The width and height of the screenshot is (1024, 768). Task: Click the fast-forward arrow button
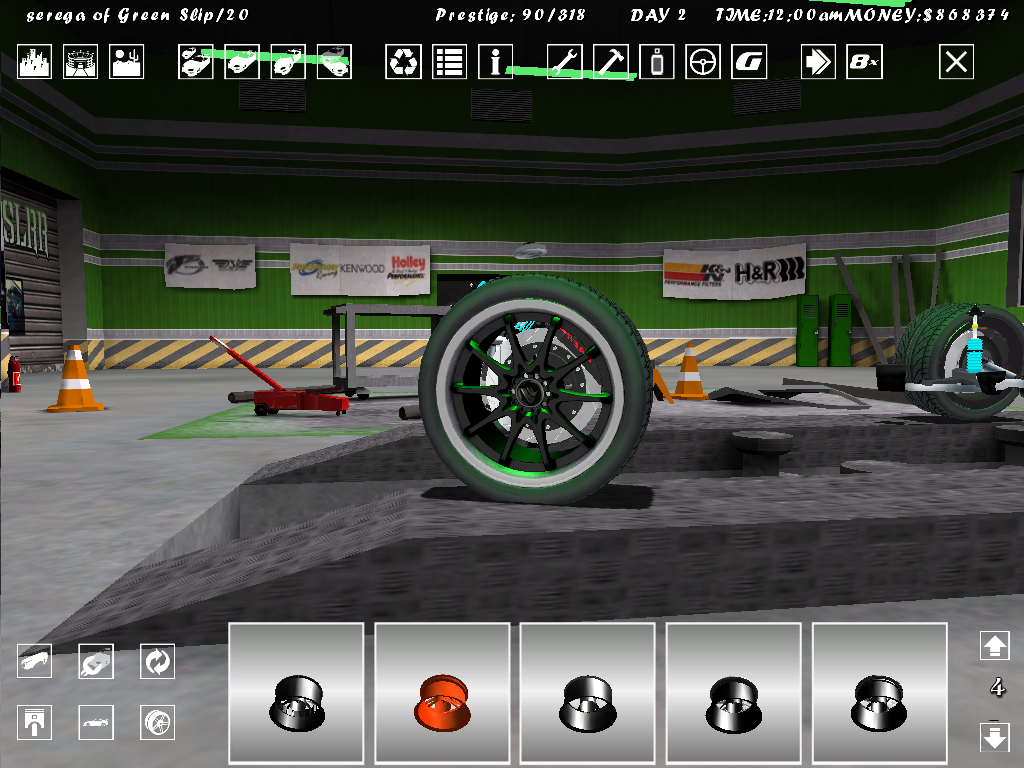tap(818, 62)
